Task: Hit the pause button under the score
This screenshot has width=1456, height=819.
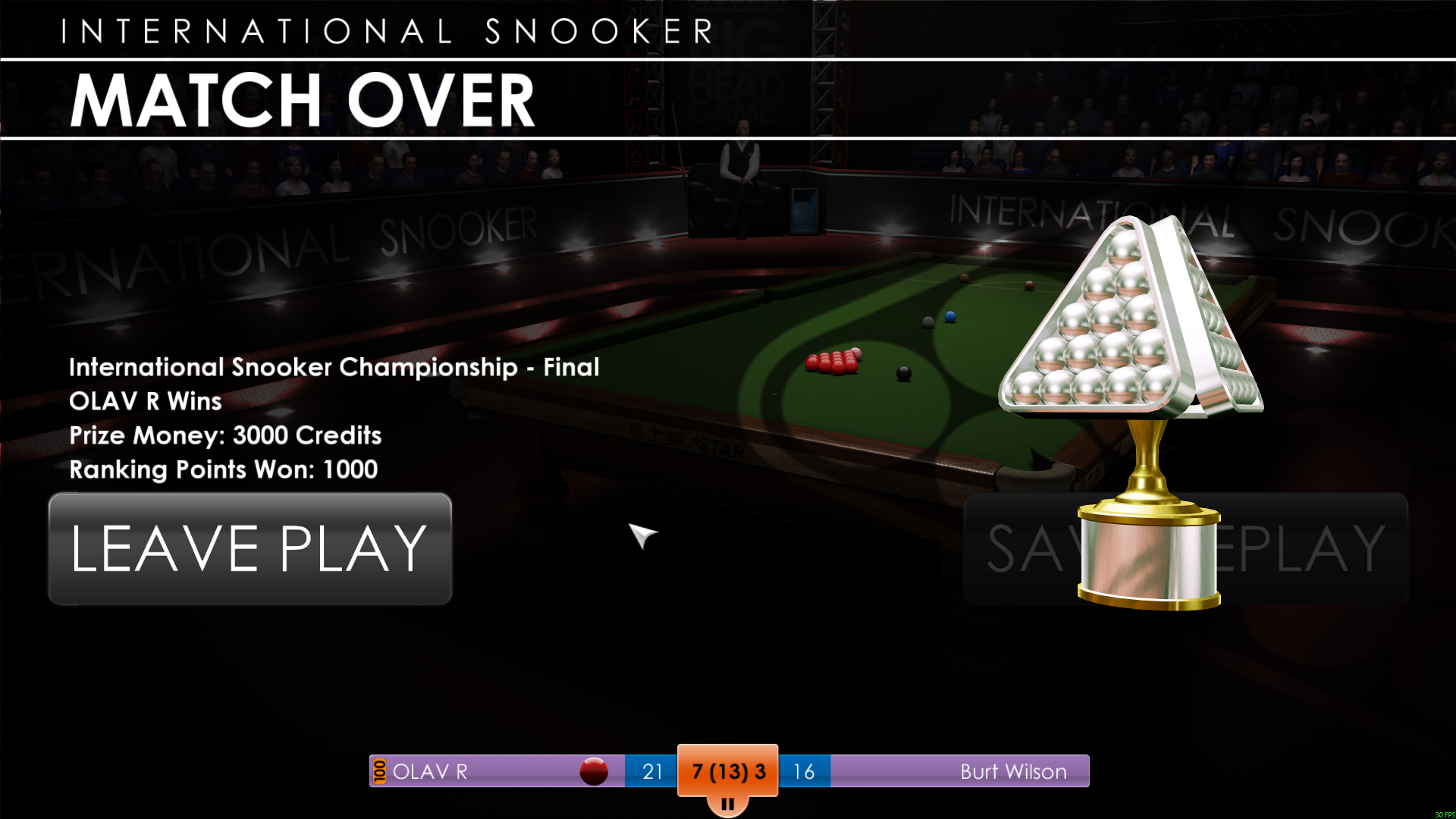Action: [x=727, y=804]
